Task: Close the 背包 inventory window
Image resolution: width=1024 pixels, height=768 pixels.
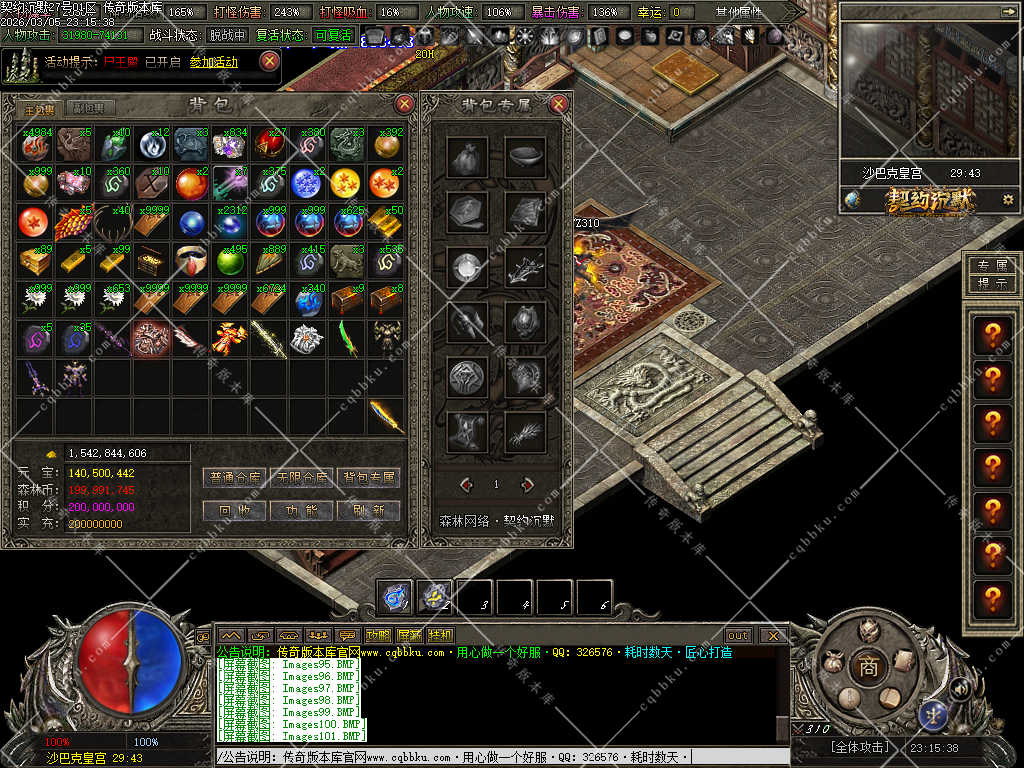Action: [405, 104]
